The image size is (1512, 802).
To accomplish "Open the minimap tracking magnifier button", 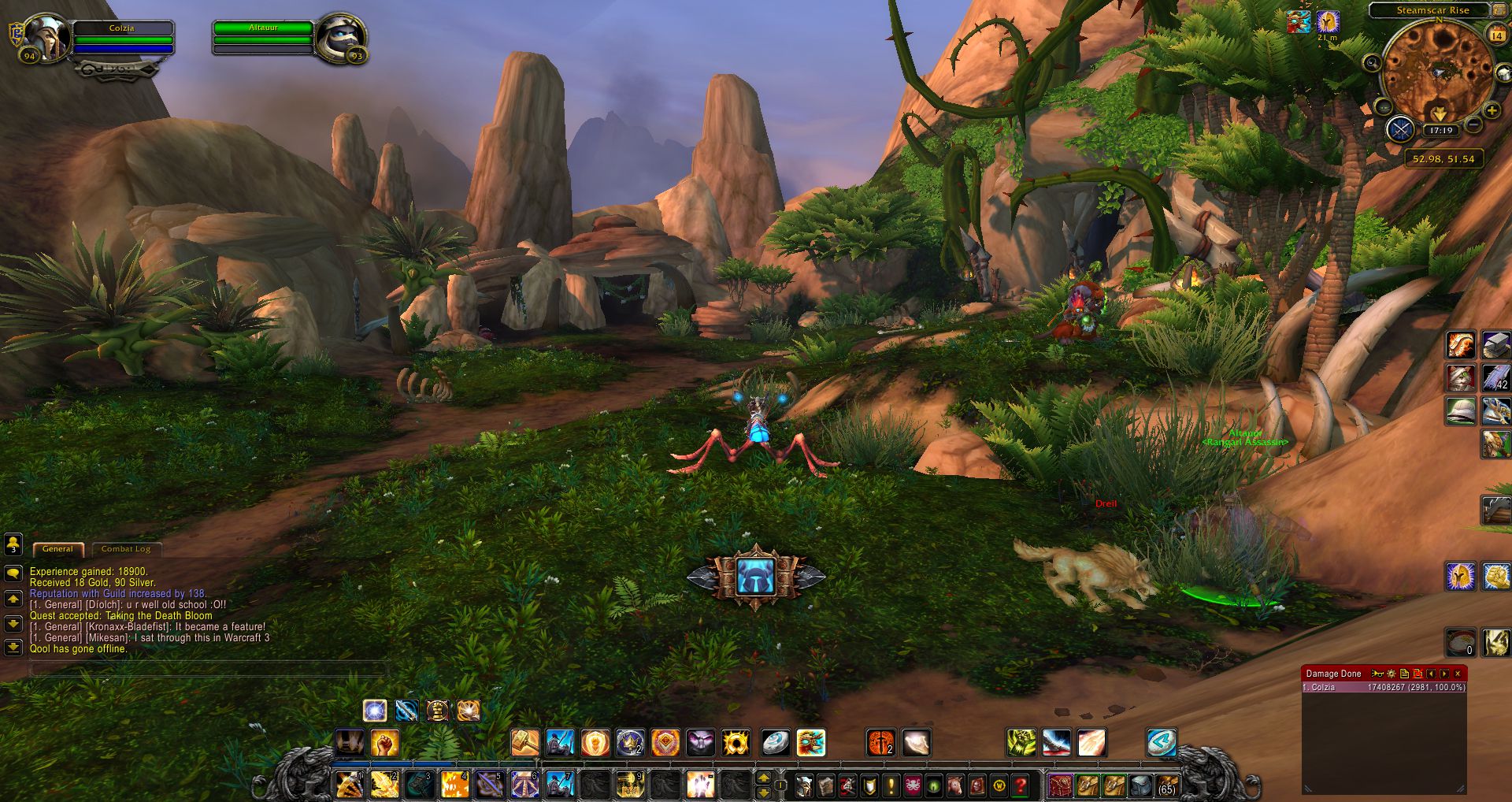I will click(1372, 62).
